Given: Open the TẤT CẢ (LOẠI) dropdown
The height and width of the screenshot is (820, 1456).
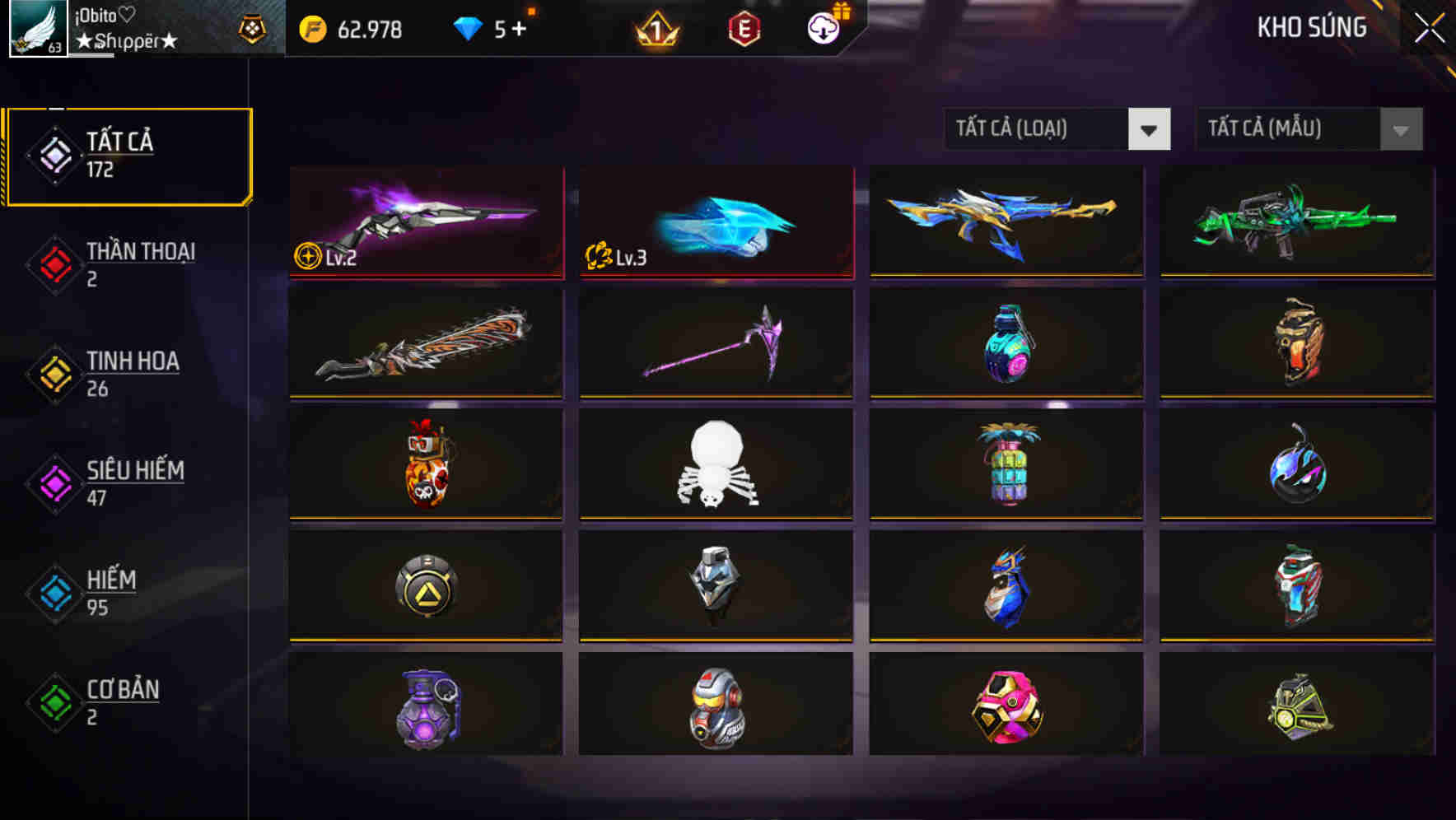Looking at the screenshot, I should (x=1057, y=129).
